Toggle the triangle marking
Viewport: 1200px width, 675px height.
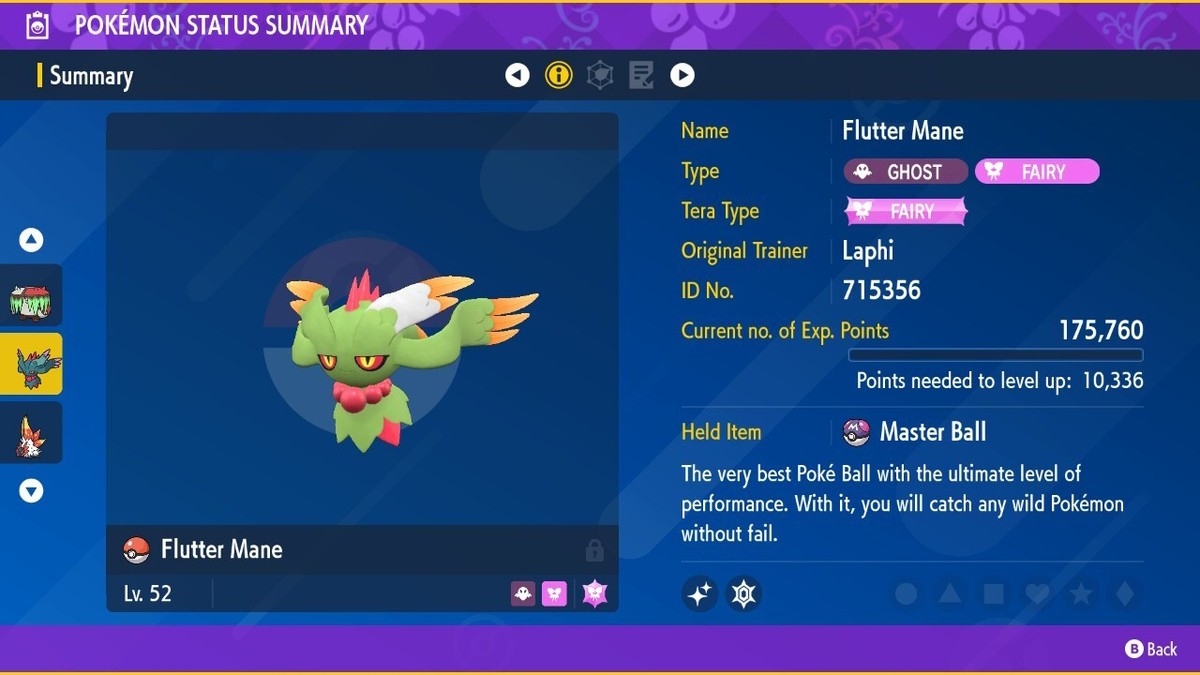(950, 594)
